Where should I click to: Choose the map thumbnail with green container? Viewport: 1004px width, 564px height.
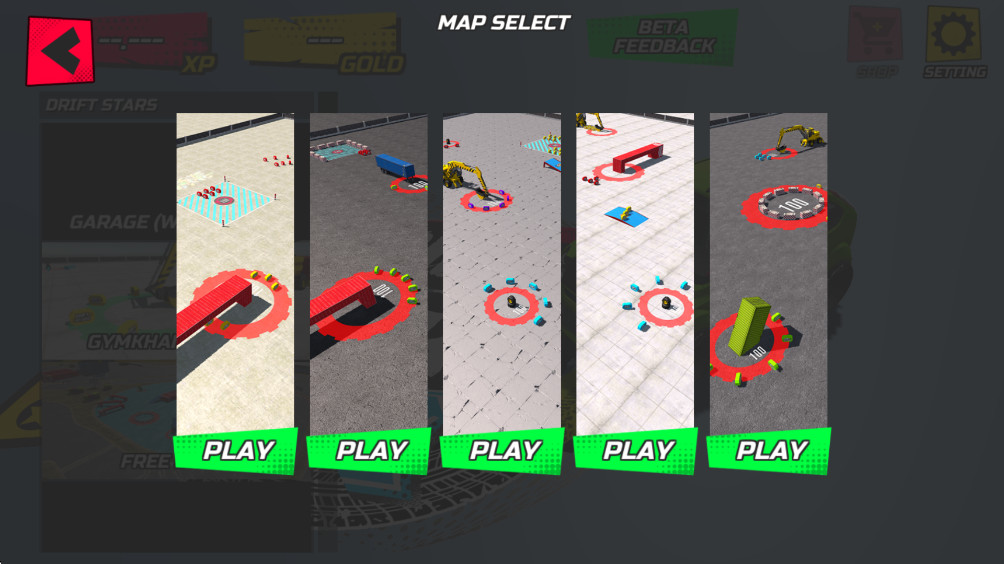[x=768, y=272]
